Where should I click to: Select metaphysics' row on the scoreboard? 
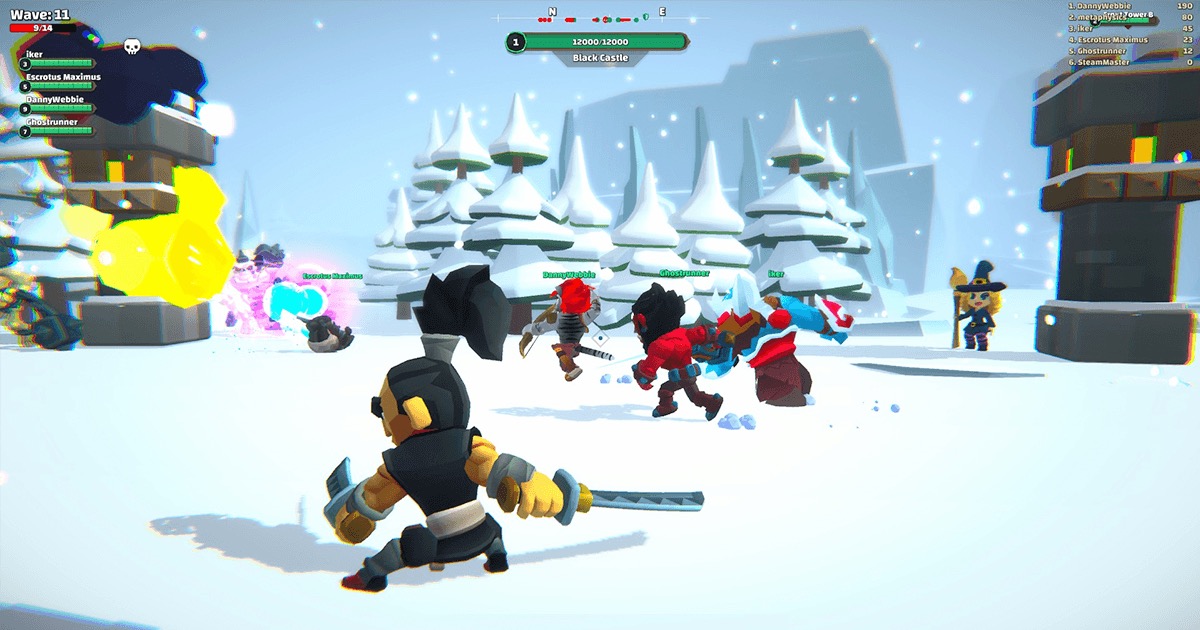1130,17
